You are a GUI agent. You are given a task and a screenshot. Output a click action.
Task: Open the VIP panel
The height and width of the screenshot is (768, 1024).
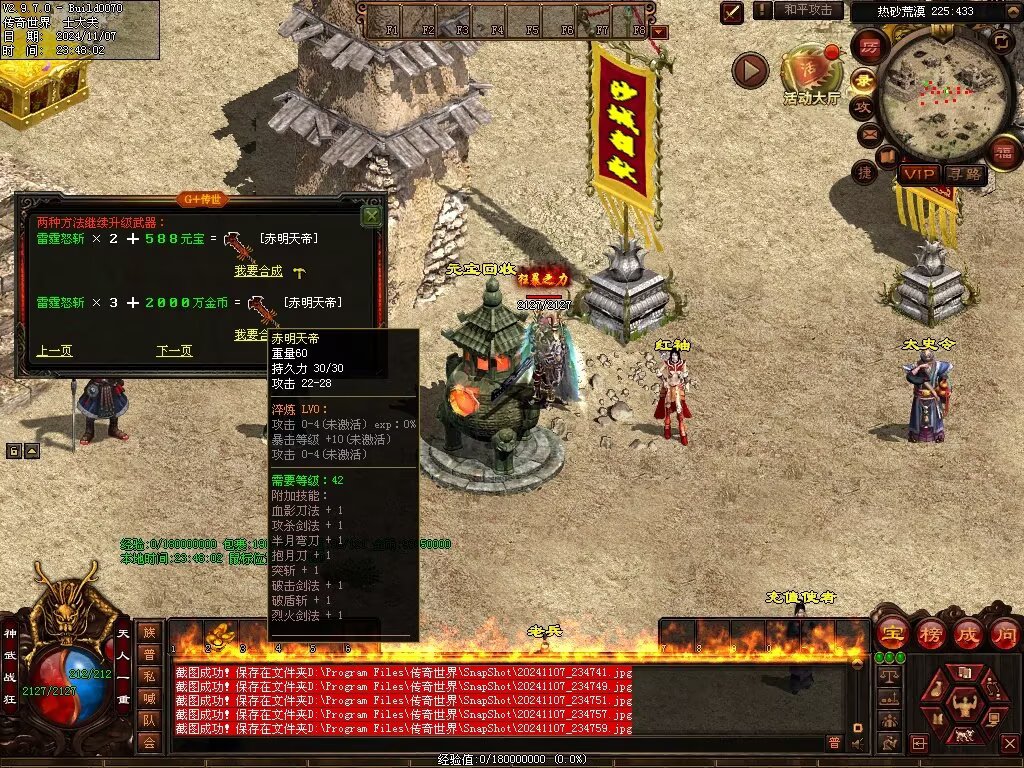click(x=918, y=174)
